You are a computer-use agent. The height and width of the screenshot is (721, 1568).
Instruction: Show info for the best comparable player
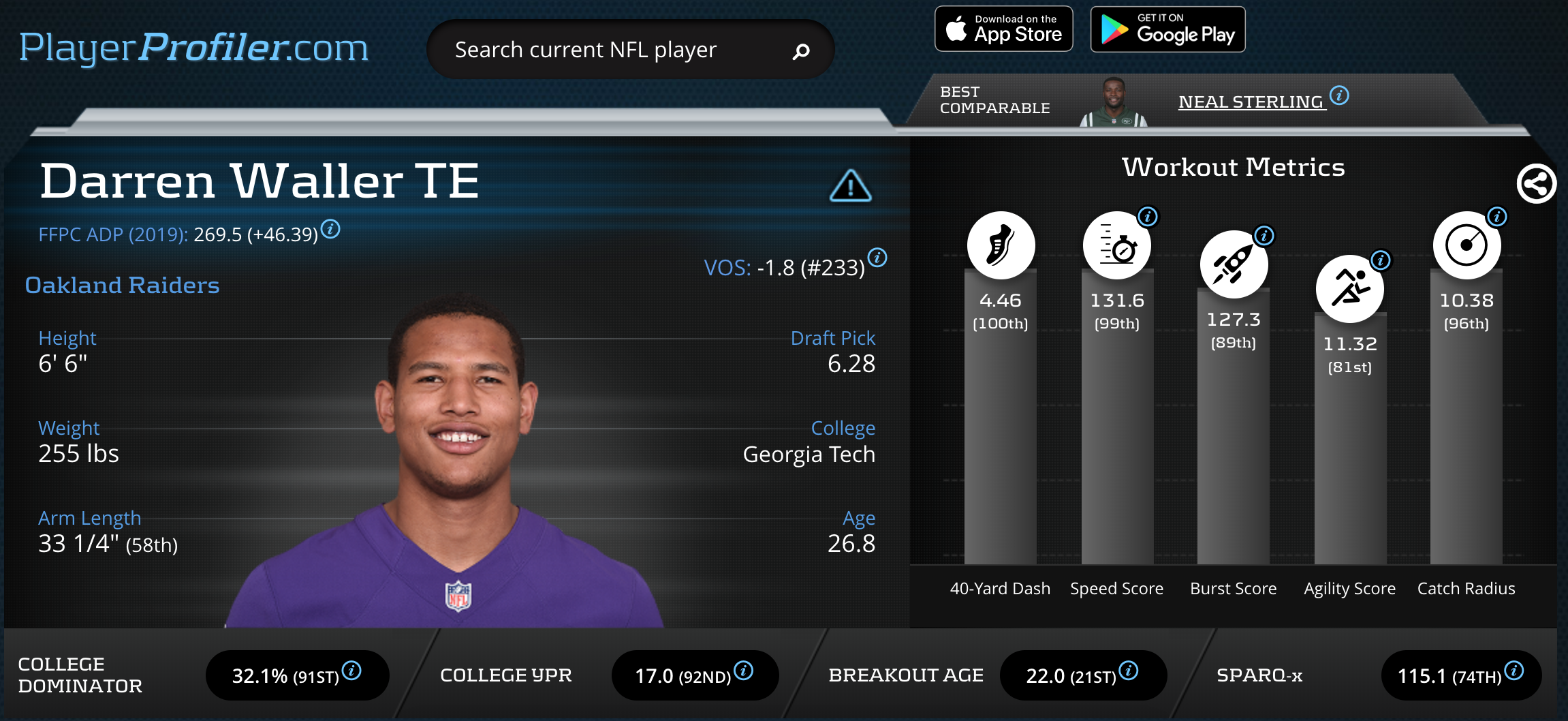click(x=1339, y=95)
